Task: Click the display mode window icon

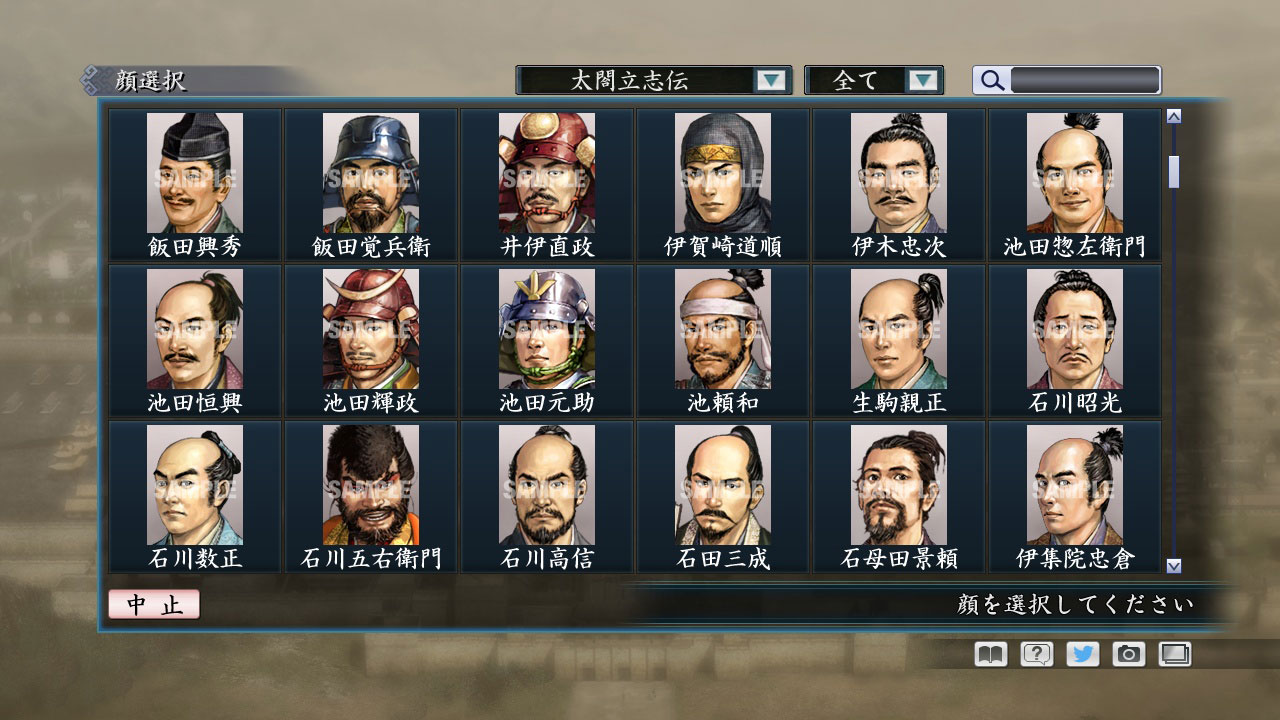Action: (x=1174, y=654)
